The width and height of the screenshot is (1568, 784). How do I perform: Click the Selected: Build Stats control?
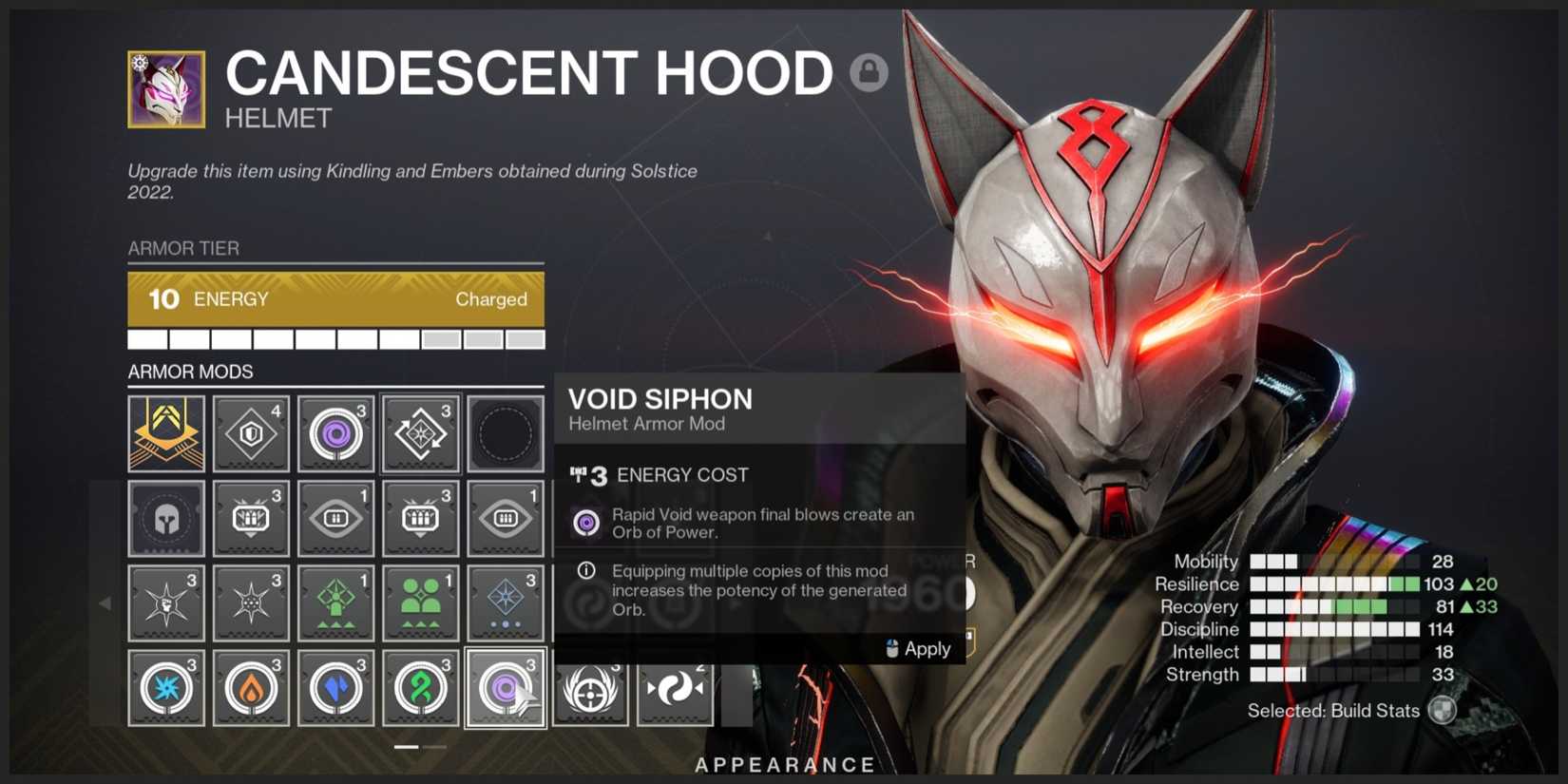pyautogui.click(x=1349, y=710)
